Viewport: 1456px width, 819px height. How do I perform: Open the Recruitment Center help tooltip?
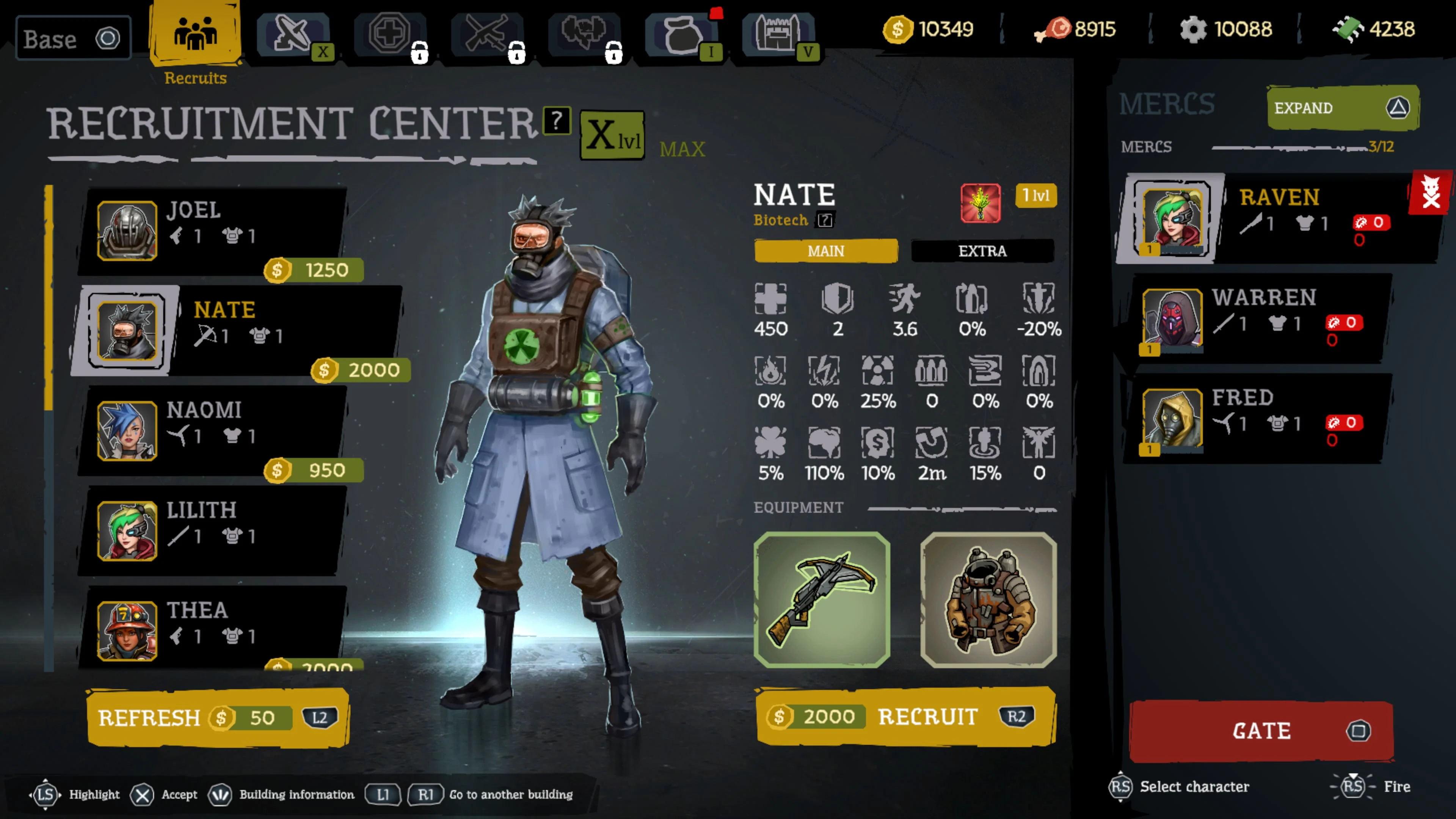point(557,121)
